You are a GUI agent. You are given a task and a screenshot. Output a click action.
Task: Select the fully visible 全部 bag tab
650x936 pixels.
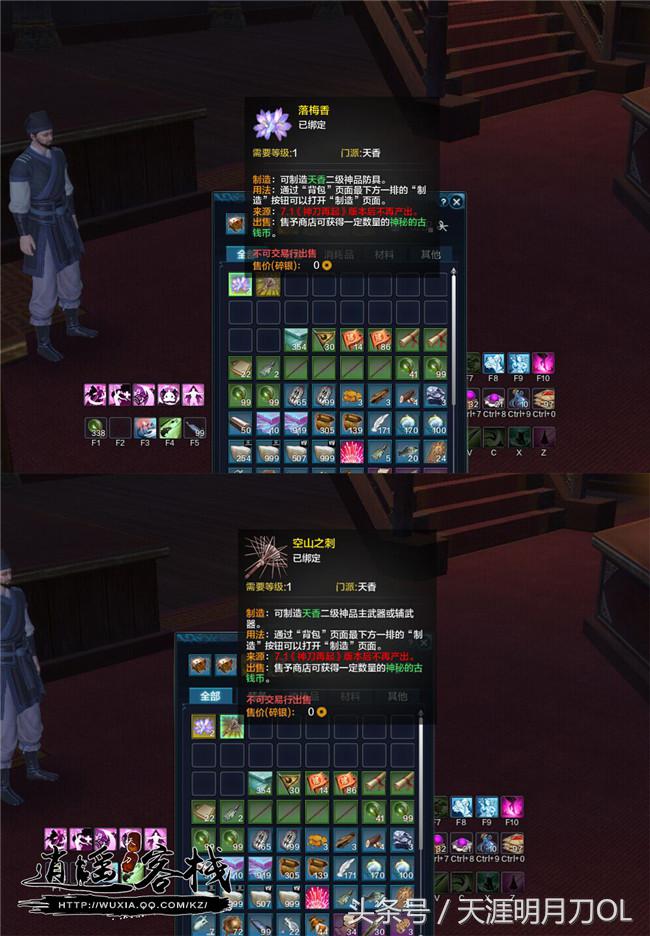(210, 696)
